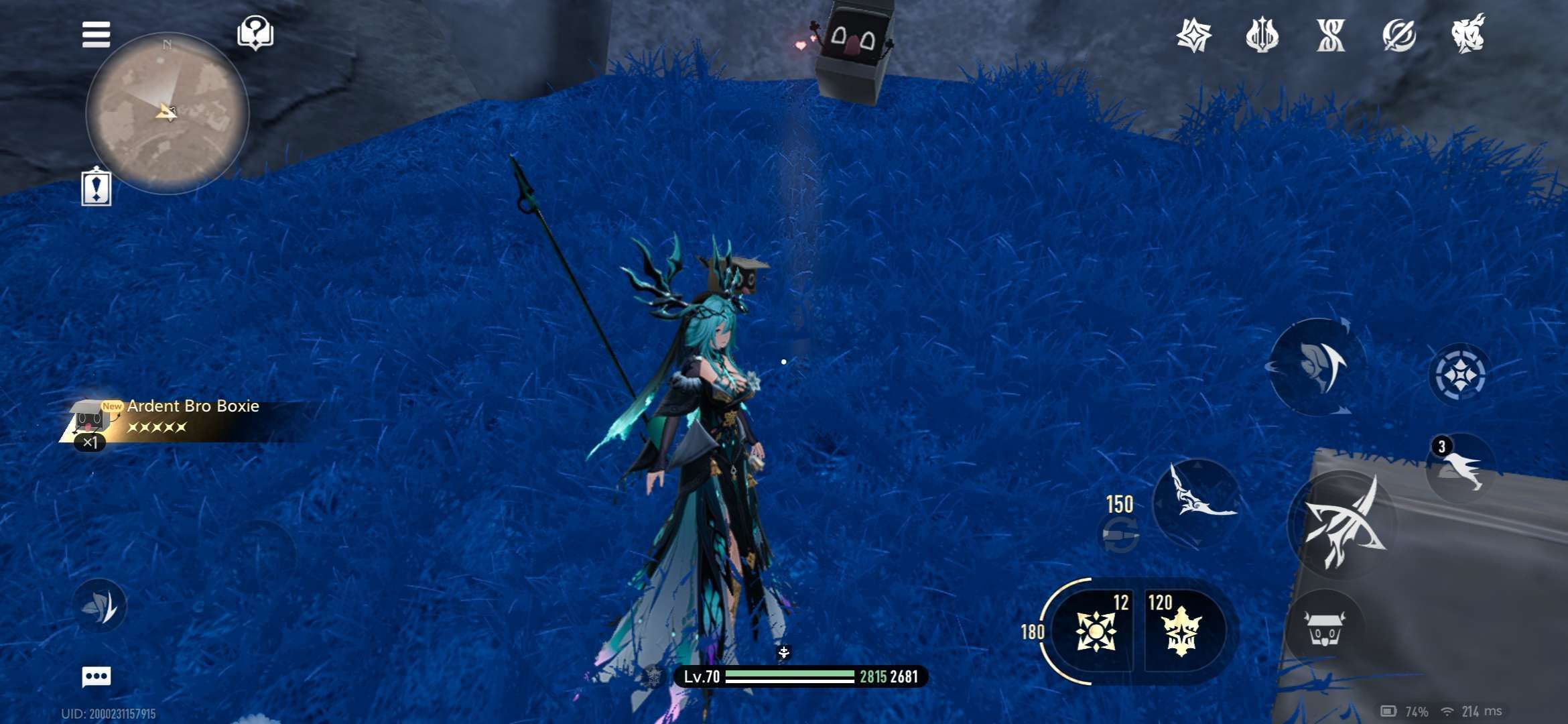The height and width of the screenshot is (724, 1568).
Task: Tap the swap arrows icon under 150
Action: [x=1120, y=536]
